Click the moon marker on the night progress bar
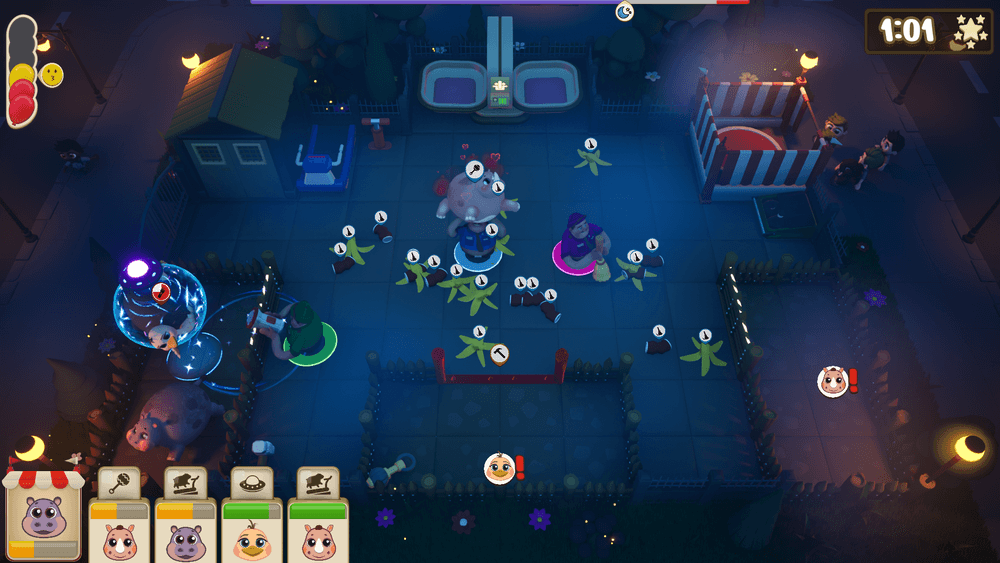Screen dimensions: 1000x563 coord(624,11)
